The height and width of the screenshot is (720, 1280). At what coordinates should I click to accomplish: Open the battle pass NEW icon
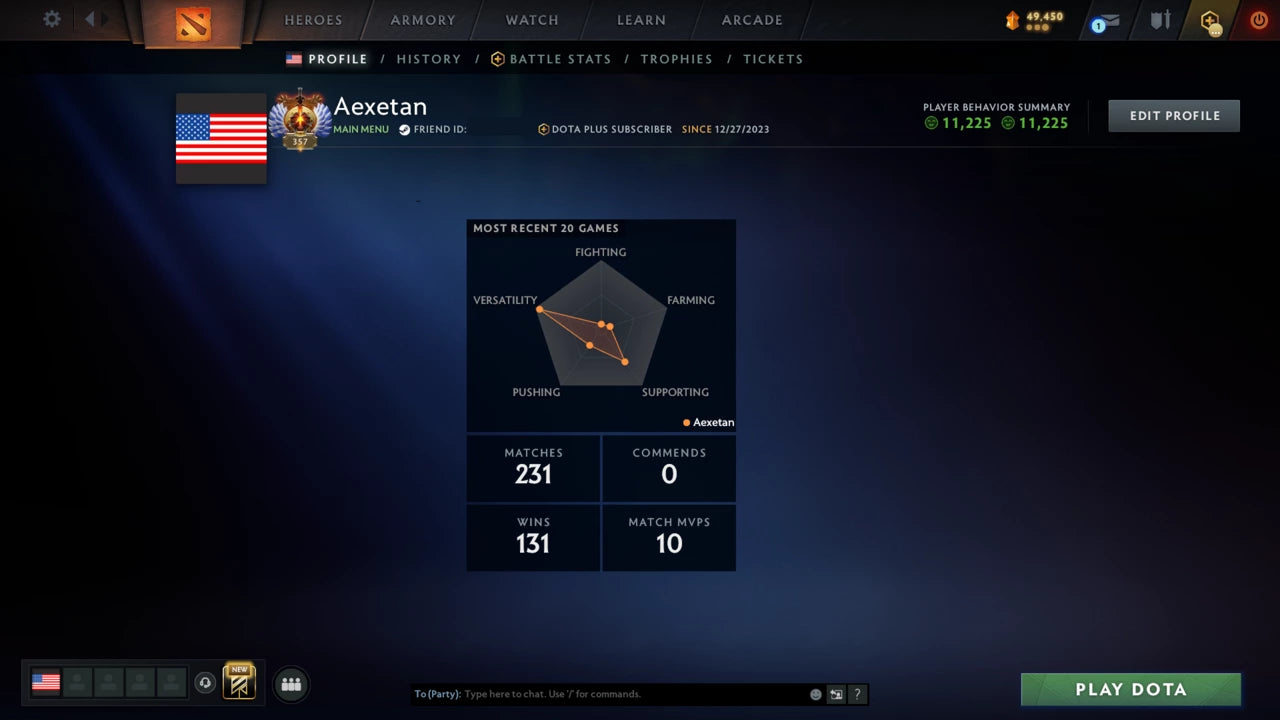[x=237, y=683]
